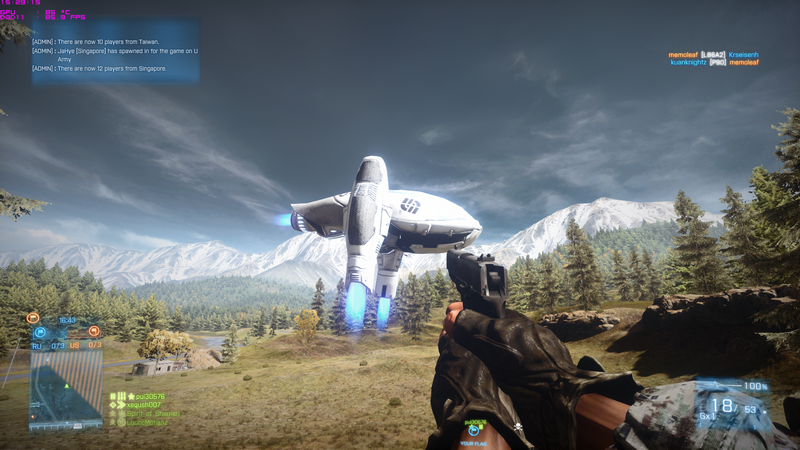
Task: Select the blue RU flag icon
Action: pos(41,332)
